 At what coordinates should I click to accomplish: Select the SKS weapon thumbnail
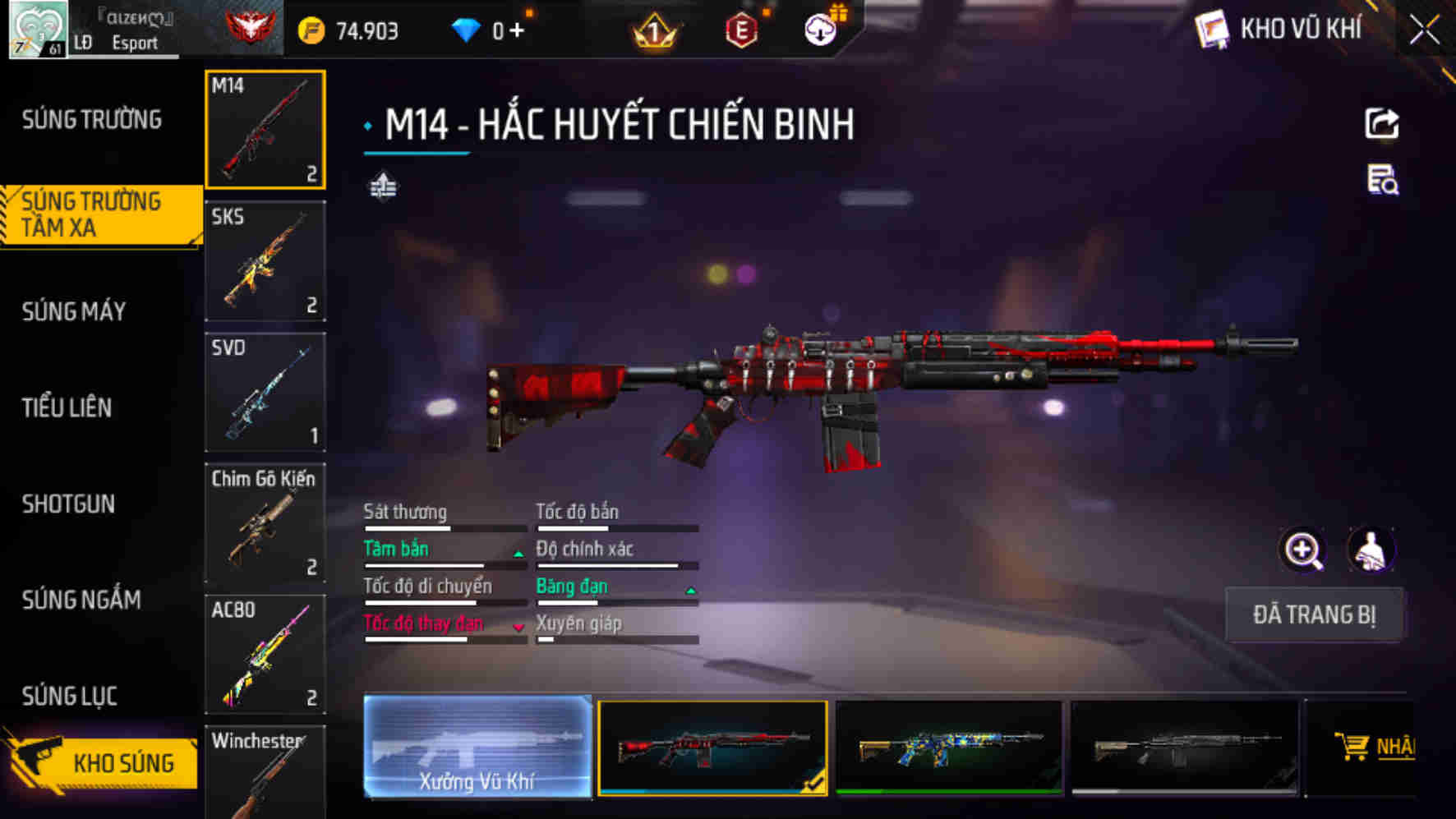click(265, 261)
